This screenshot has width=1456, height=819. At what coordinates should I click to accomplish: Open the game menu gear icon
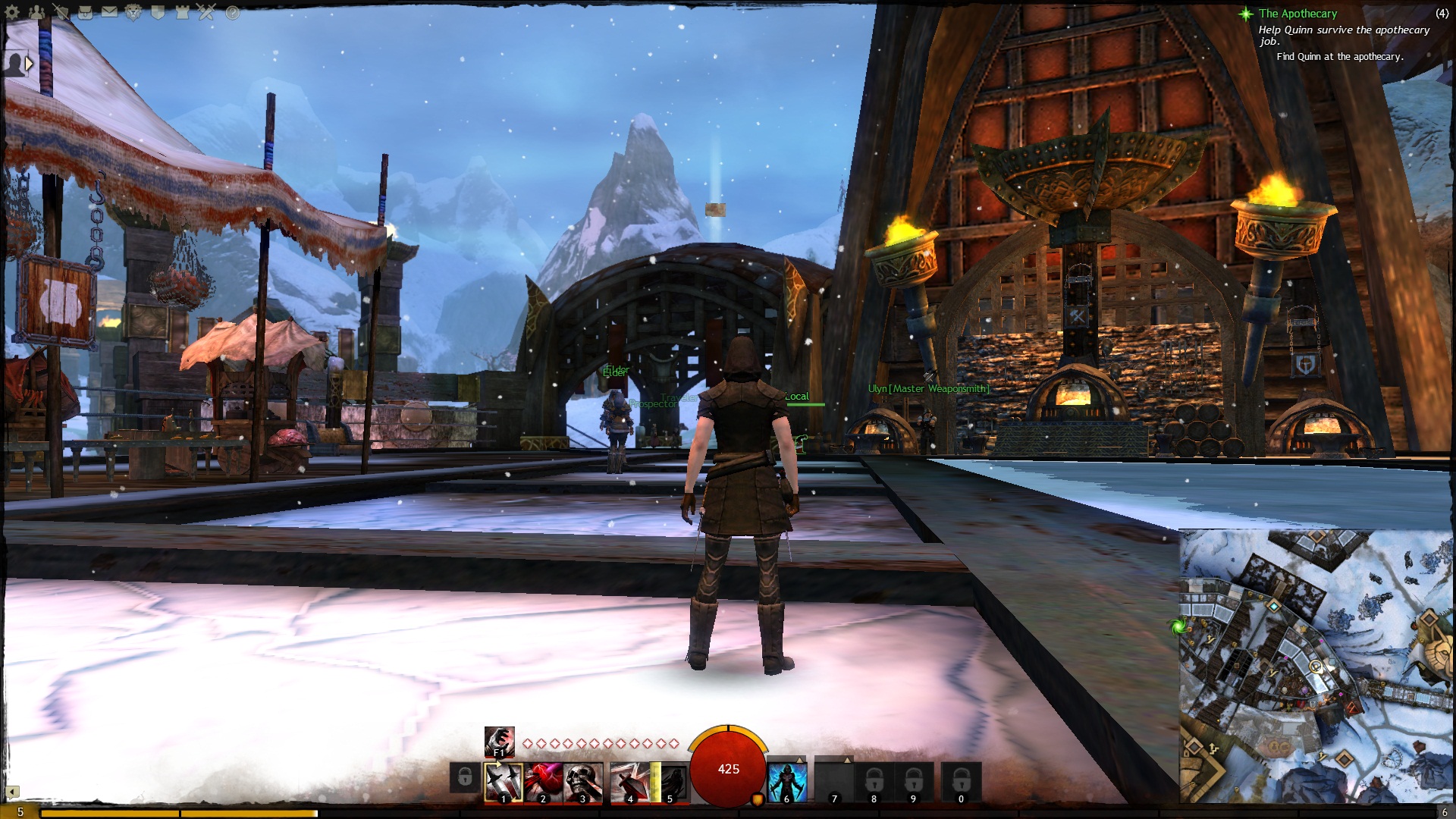(x=12, y=12)
